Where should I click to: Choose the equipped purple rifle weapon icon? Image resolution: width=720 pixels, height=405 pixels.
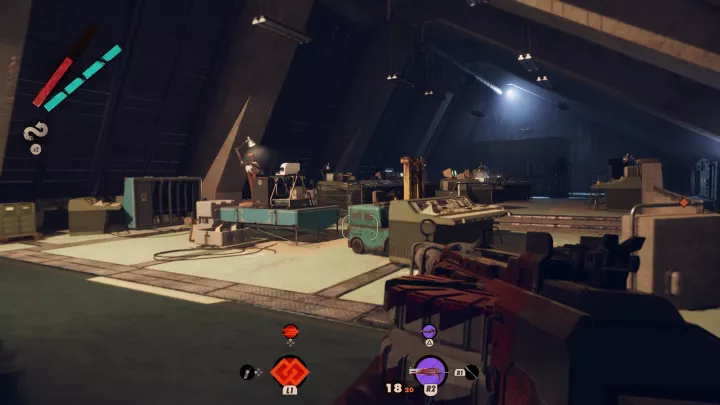430,372
